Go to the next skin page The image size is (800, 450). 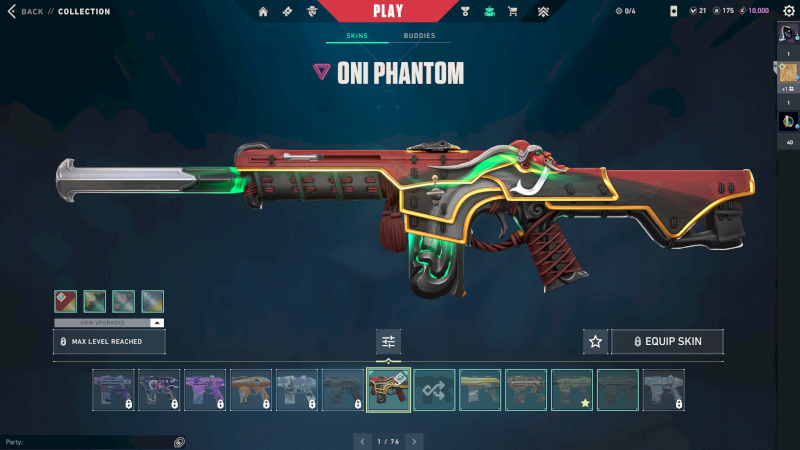click(415, 441)
